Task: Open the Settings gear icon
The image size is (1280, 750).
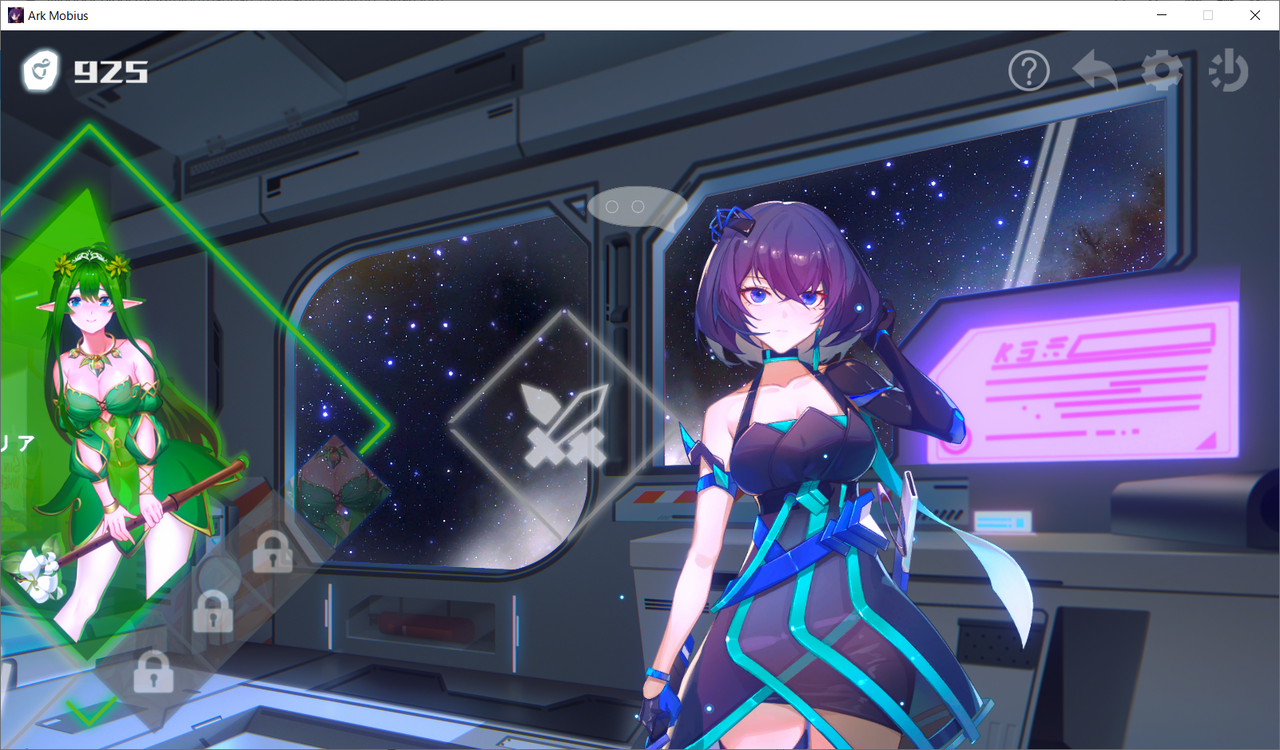Action: coord(1161,70)
